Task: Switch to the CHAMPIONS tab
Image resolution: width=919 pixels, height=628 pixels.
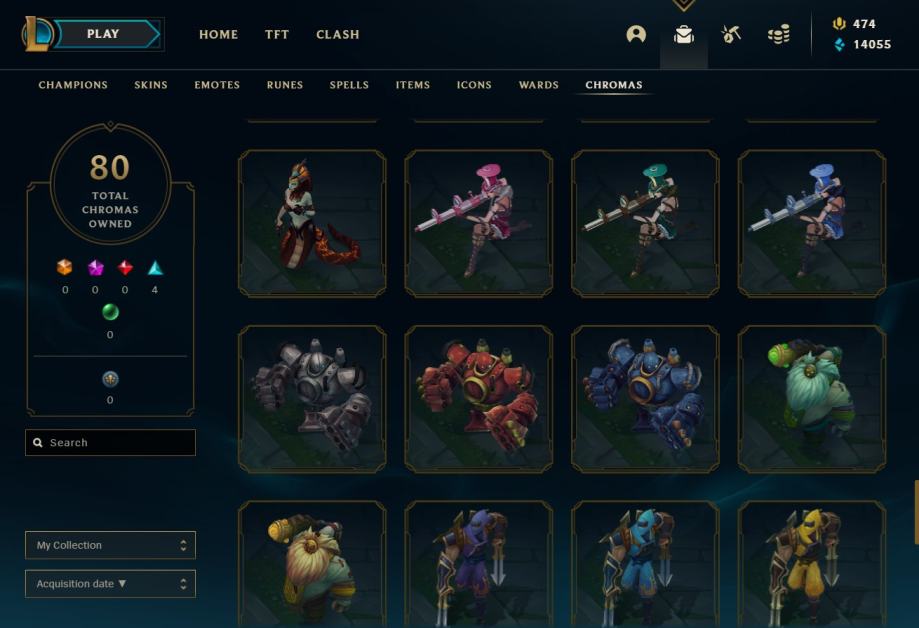Action: 73,85
